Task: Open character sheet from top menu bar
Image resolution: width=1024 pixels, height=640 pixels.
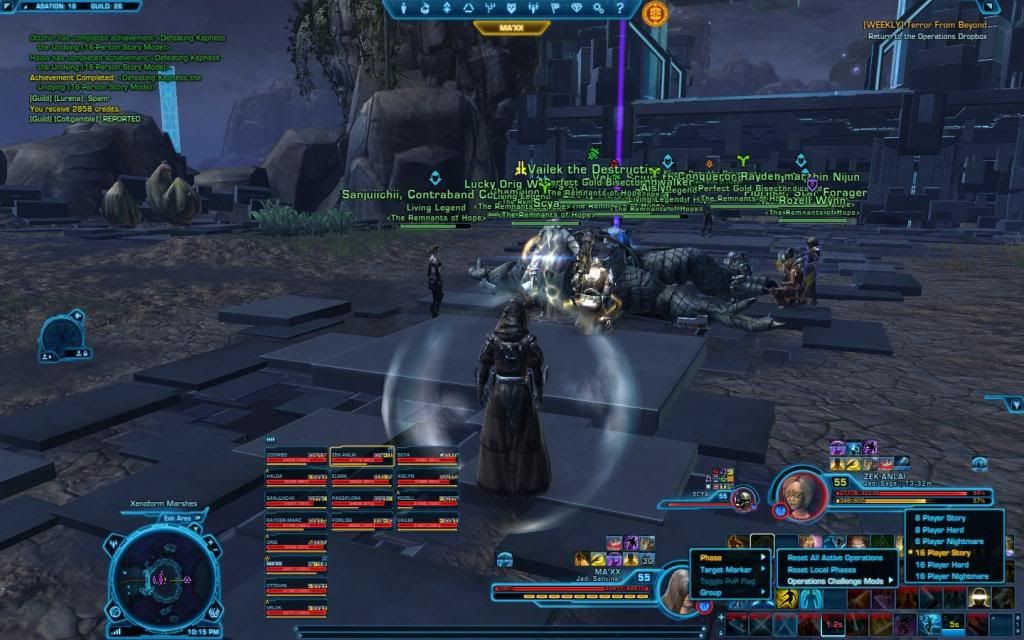Action: coord(404,9)
